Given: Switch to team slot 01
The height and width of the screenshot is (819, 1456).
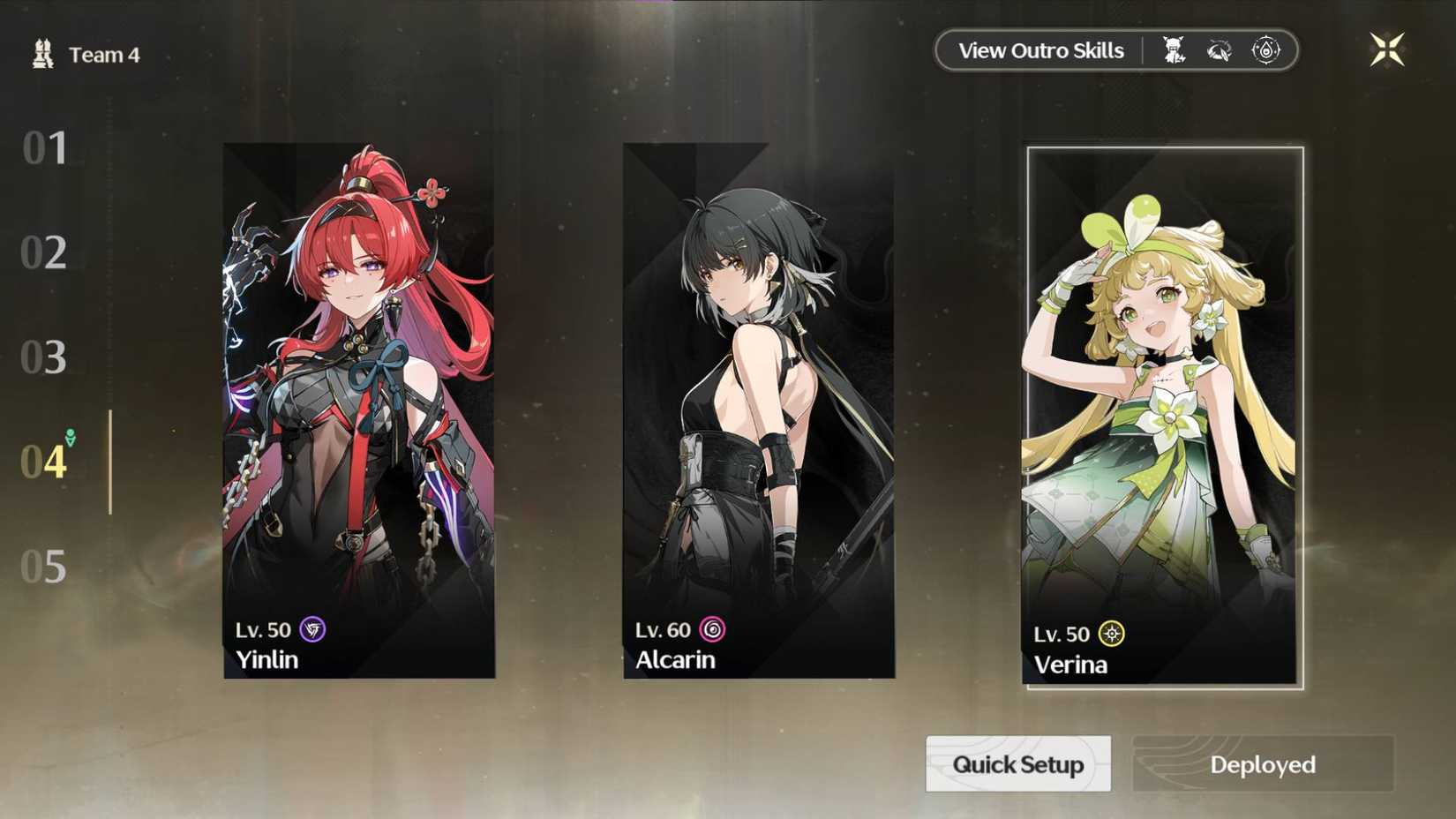Looking at the screenshot, I should tap(46, 150).
